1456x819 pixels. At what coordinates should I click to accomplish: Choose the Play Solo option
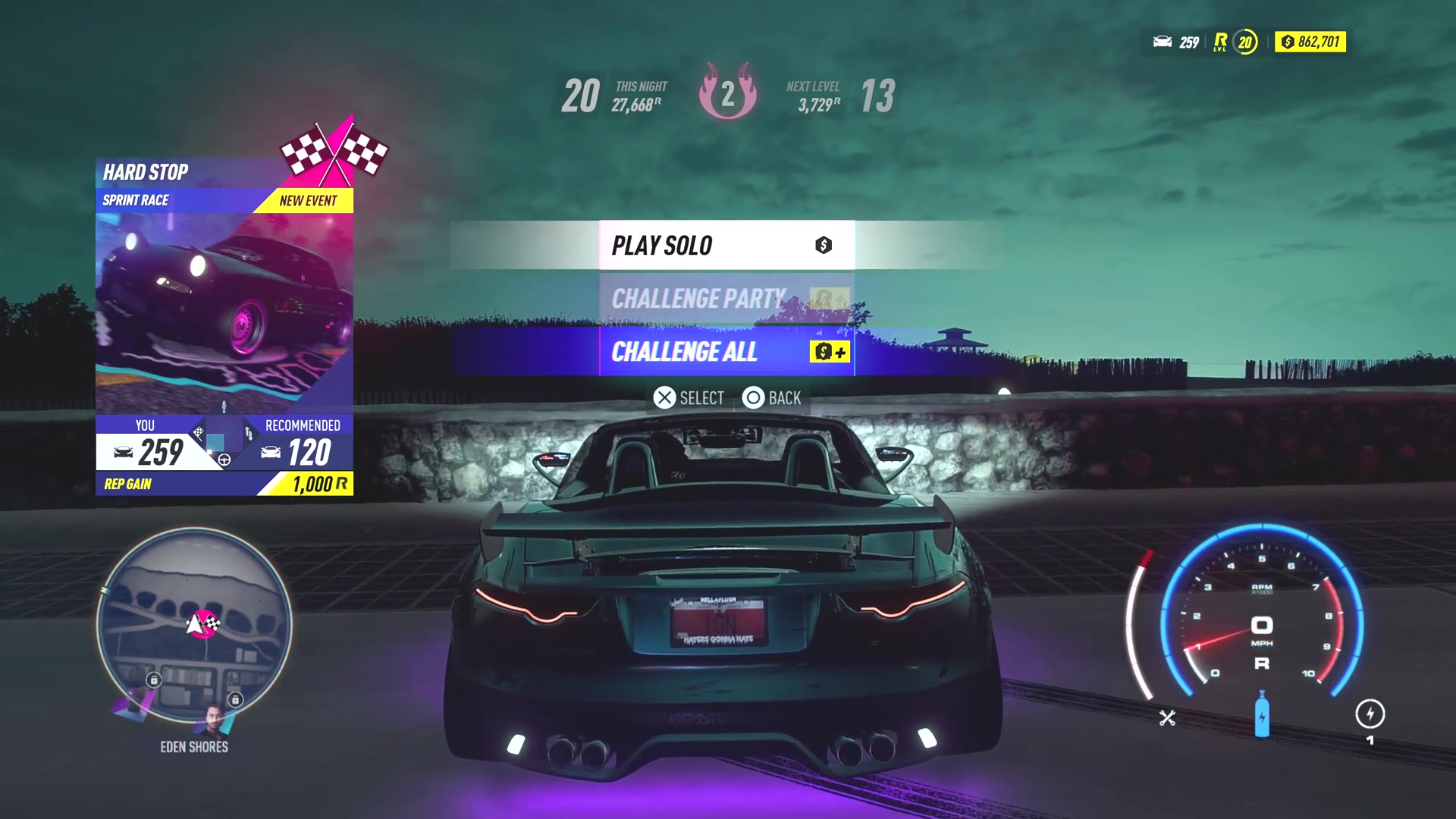click(x=726, y=245)
